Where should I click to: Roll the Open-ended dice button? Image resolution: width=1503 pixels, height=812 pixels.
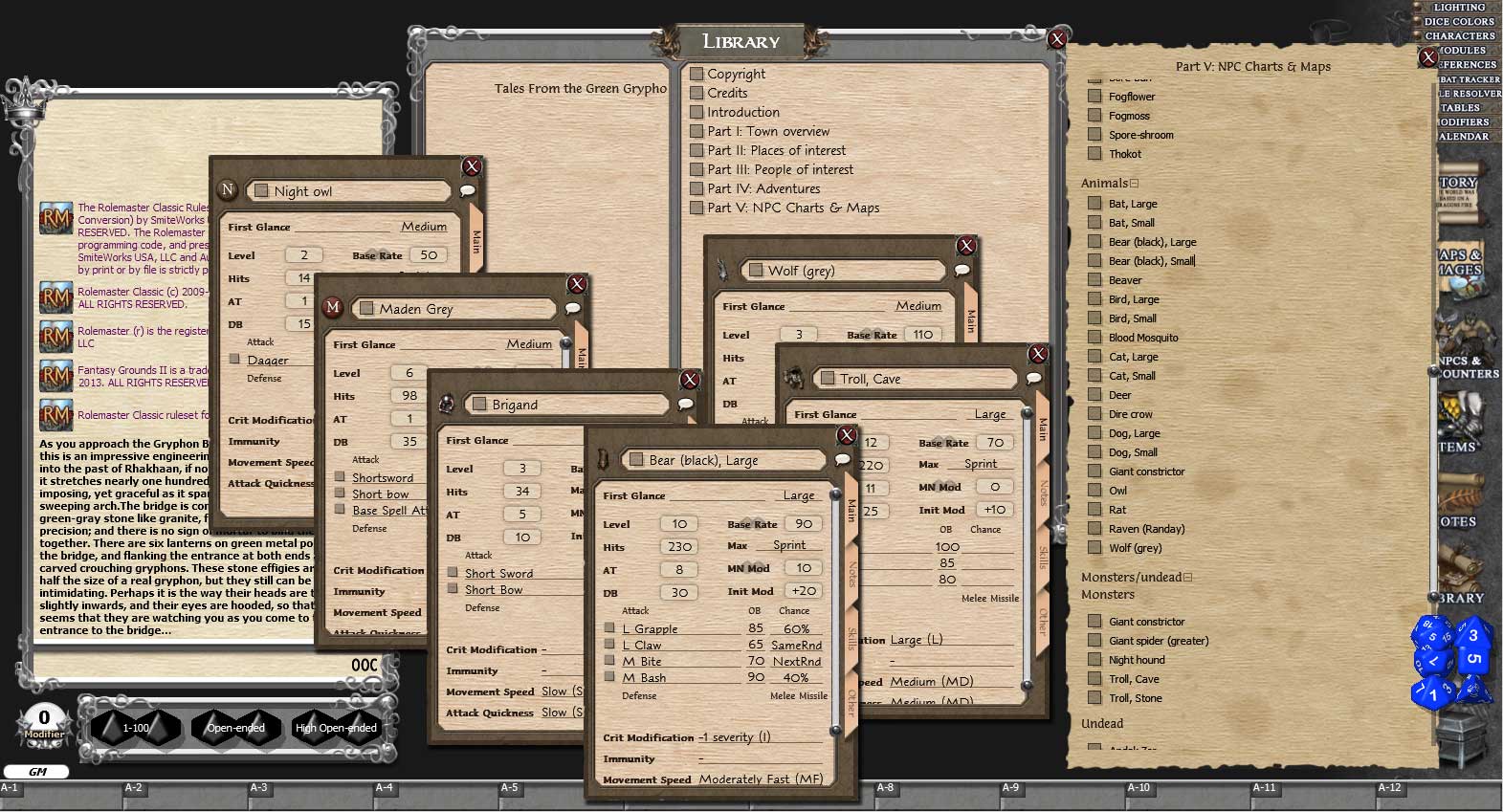[x=235, y=728]
